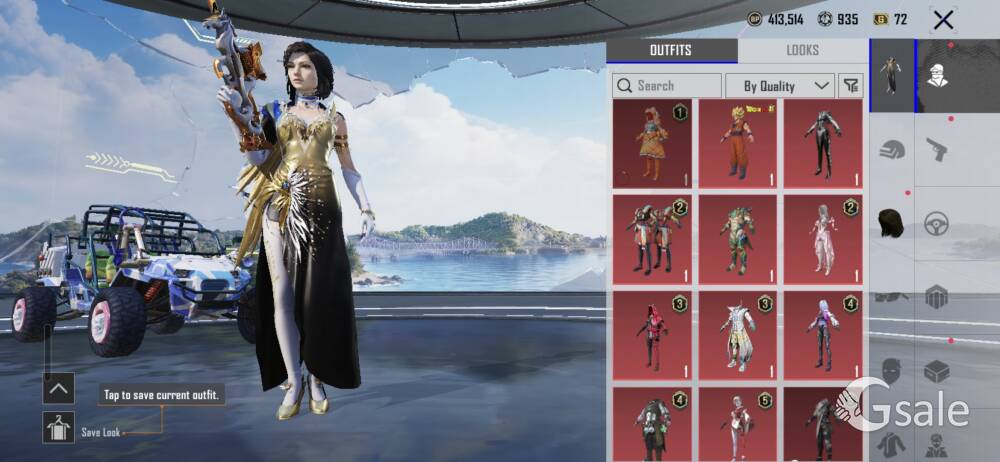Click the outfit Search field
The width and height of the screenshot is (1000, 462).
pos(667,86)
